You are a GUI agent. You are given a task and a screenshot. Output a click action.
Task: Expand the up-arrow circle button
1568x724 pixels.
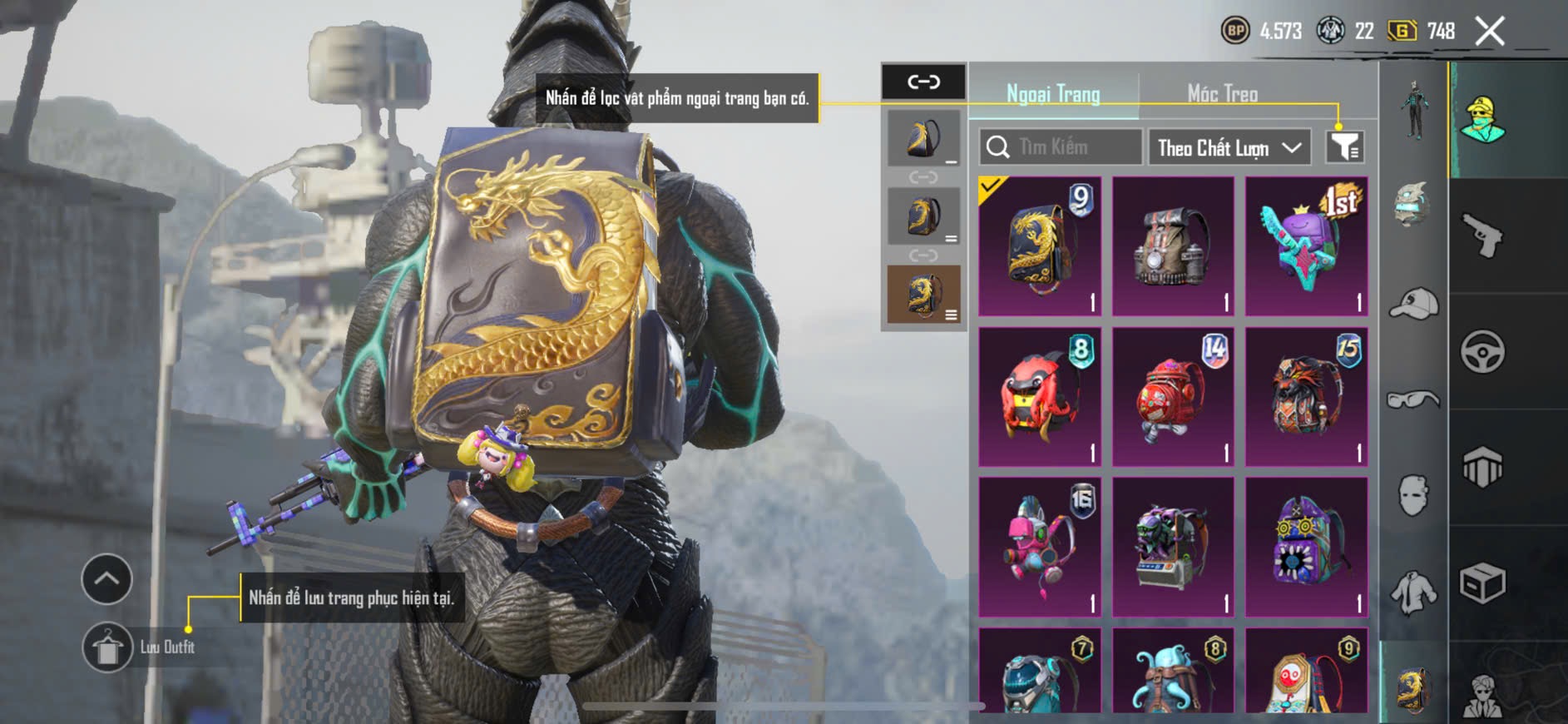(106, 578)
